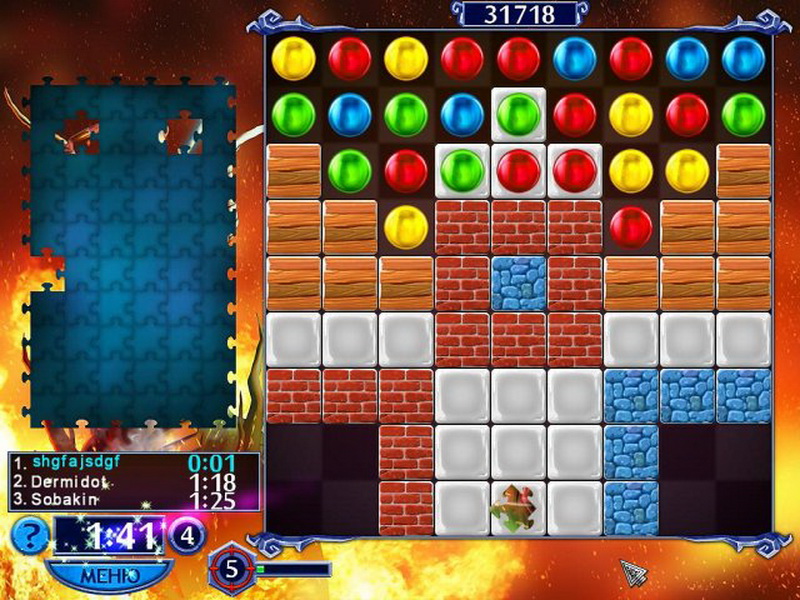Image resolution: width=800 pixels, height=600 pixels.
Task: Select the shgfajsdgf leaderboard row
Action: point(134,462)
